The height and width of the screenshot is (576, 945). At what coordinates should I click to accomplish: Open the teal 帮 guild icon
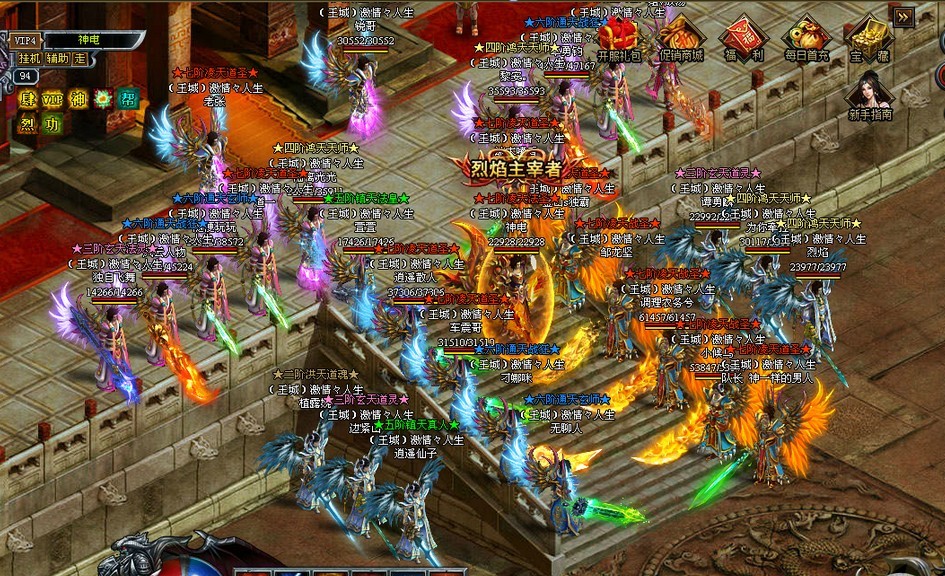click(x=128, y=99)
